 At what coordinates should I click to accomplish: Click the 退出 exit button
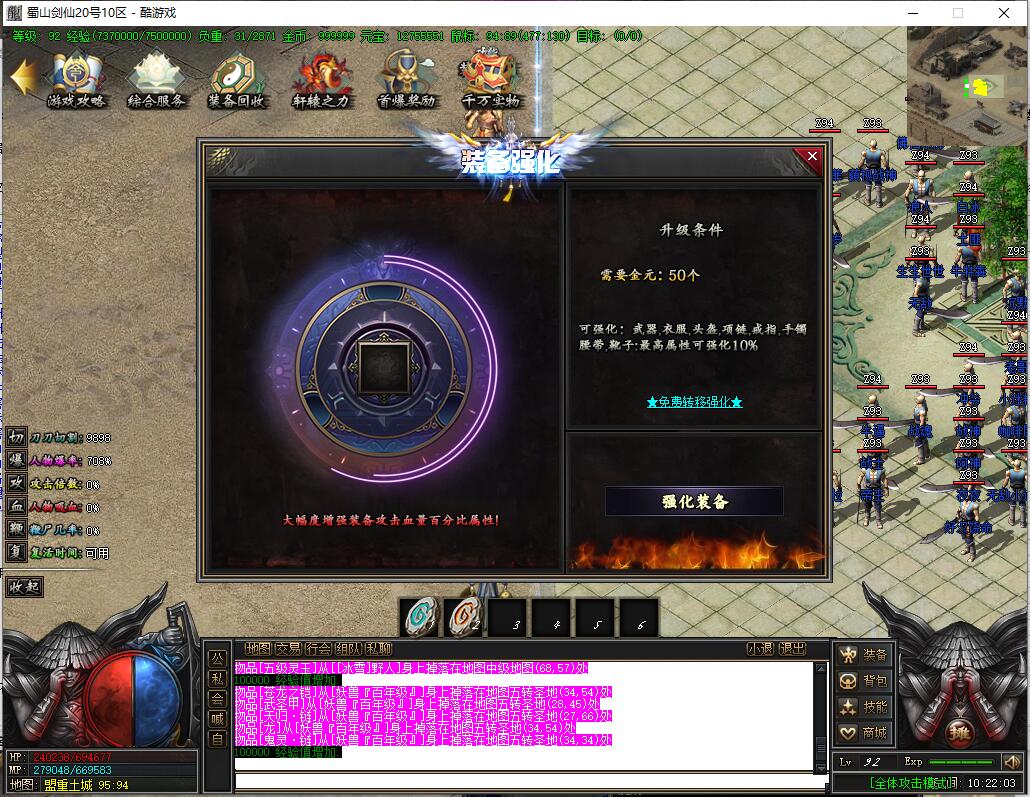792,649
